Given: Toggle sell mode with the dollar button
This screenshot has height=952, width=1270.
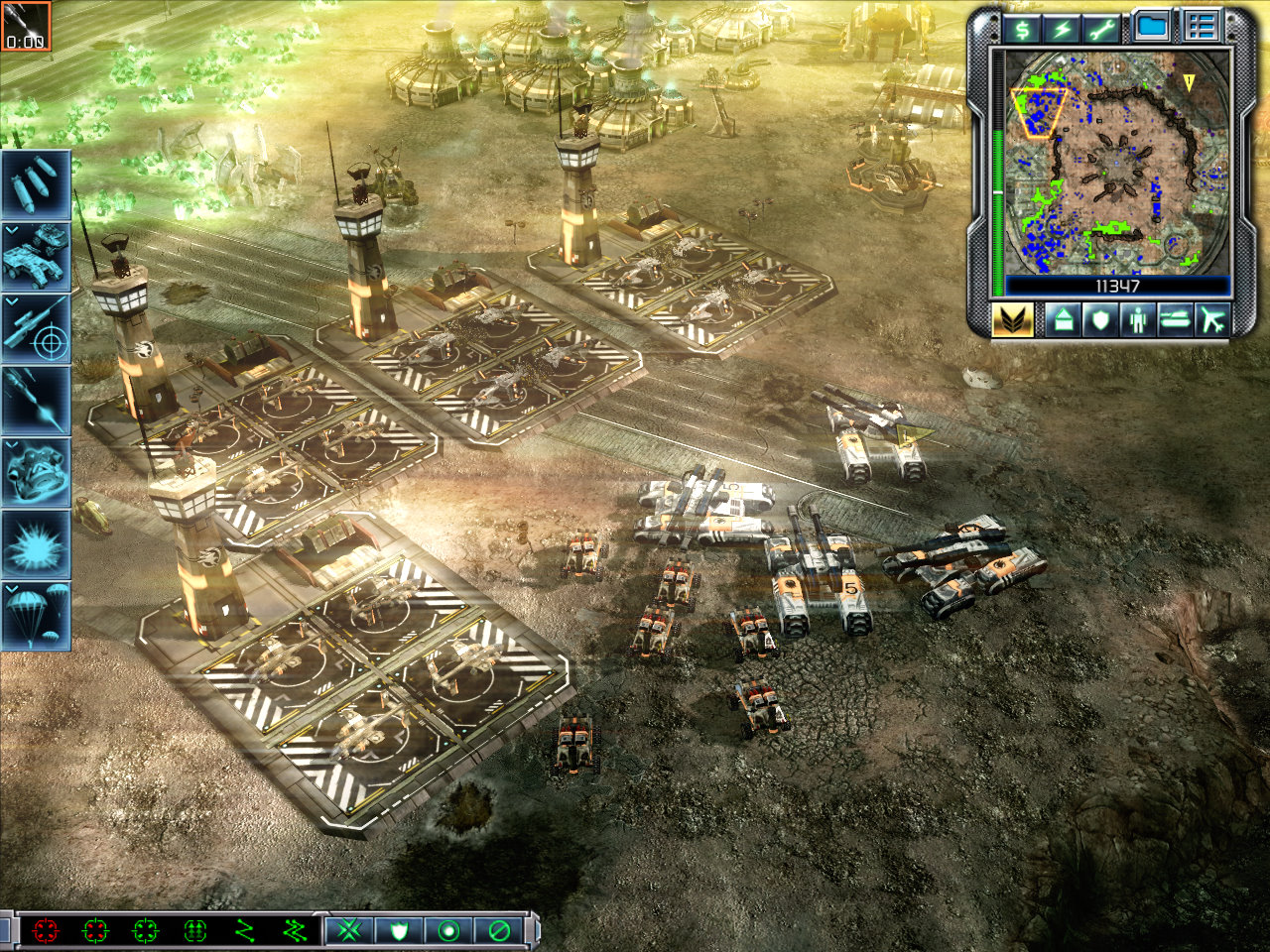Looking at the screenshot, I should (1021, 28).
